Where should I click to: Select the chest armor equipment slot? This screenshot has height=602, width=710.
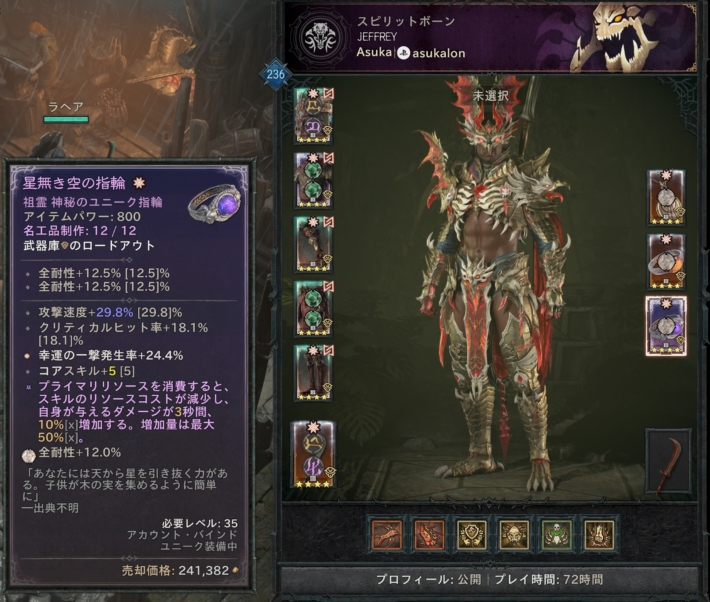tap(313, 178)
